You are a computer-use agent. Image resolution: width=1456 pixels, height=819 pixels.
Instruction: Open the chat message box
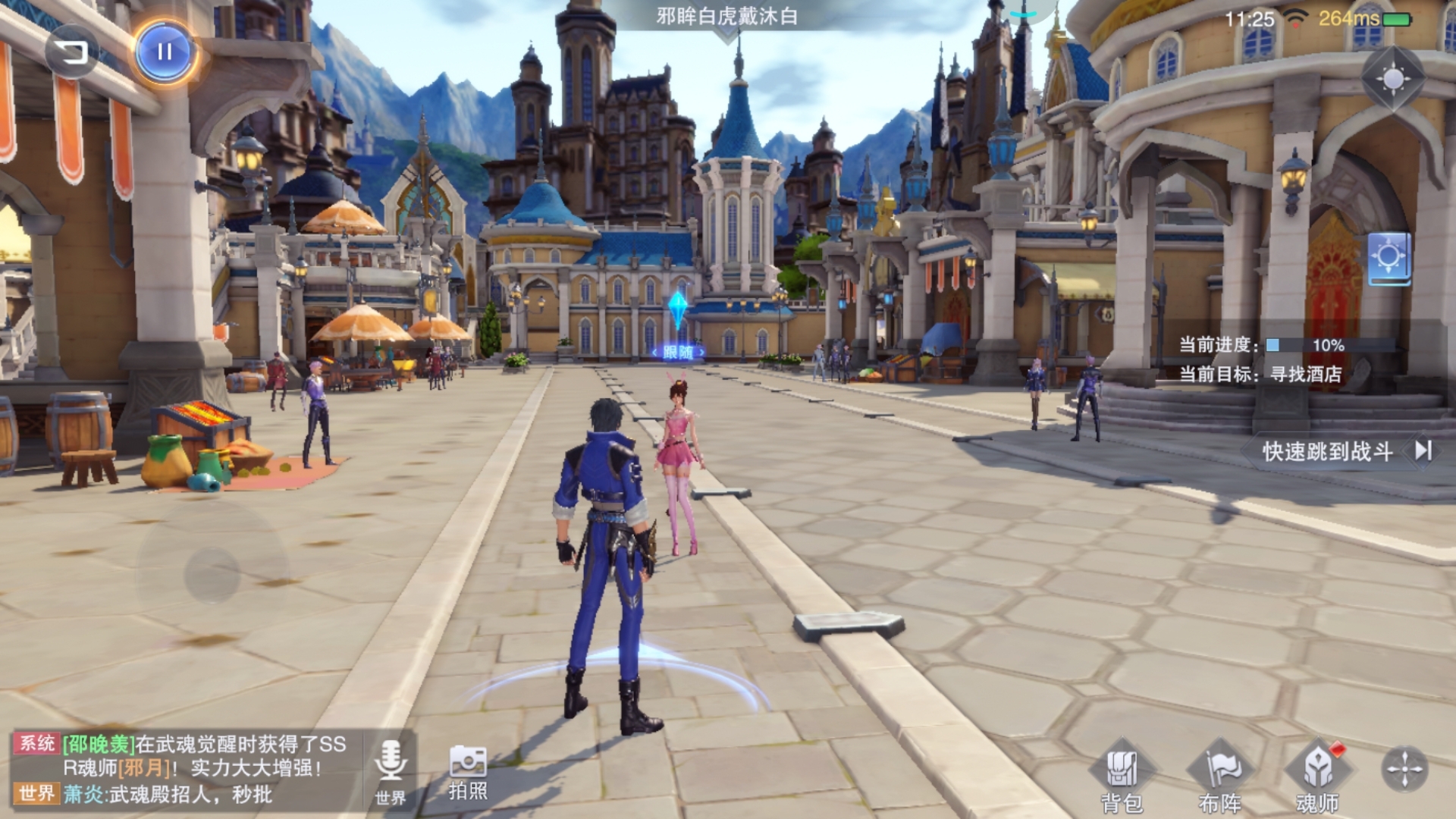tap(182, 768)
